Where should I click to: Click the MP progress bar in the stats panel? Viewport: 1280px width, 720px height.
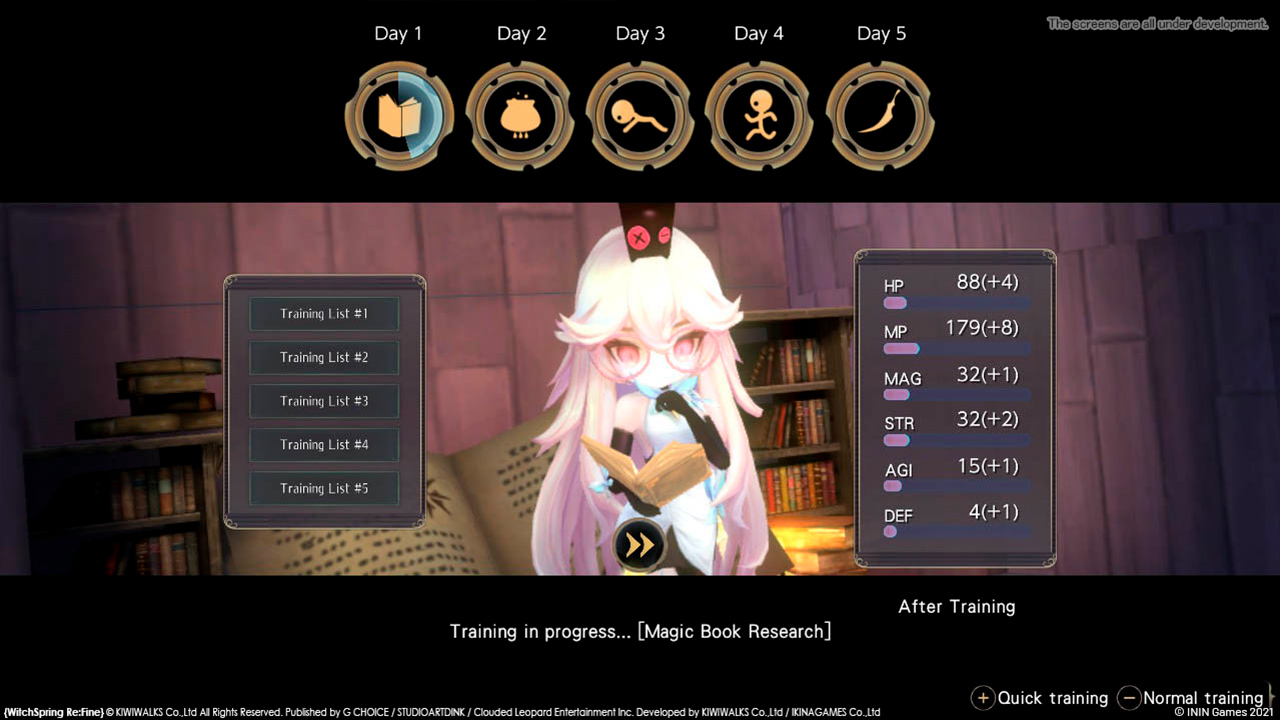(955, 348)
